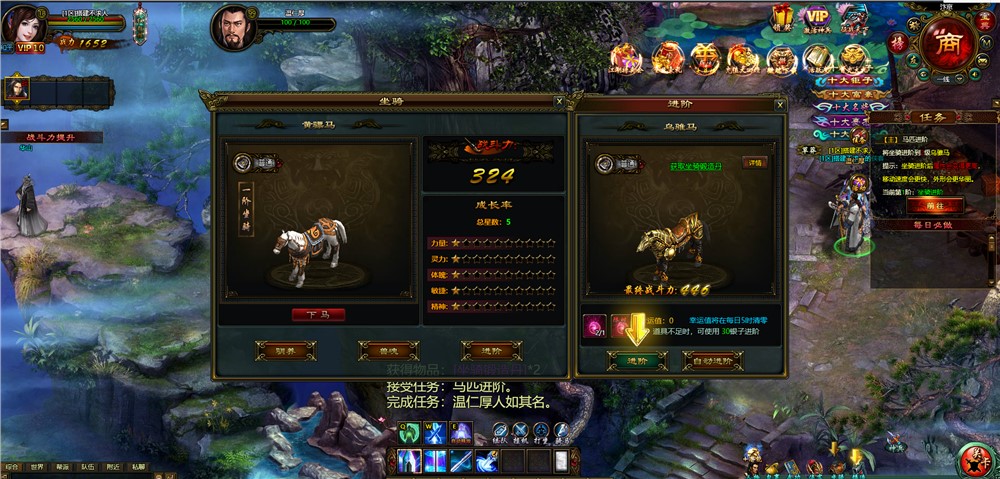1000x479 pixels.
Task: Switch chat to the 世界 channel tab
Action: coord(37,466)
